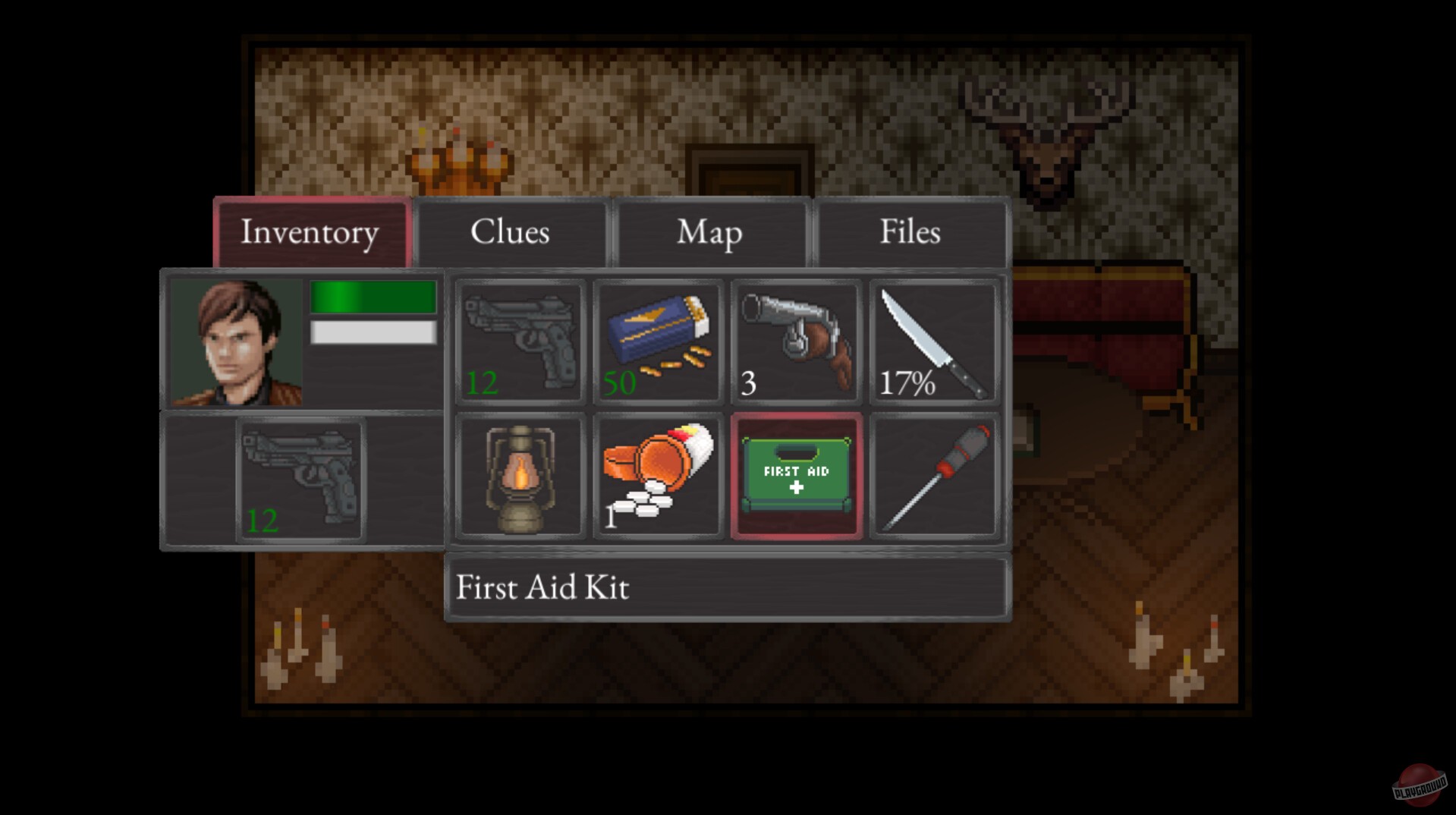Choose the double-barrel shotgun item
1456x815 pixels.
[x=795, y=341]
